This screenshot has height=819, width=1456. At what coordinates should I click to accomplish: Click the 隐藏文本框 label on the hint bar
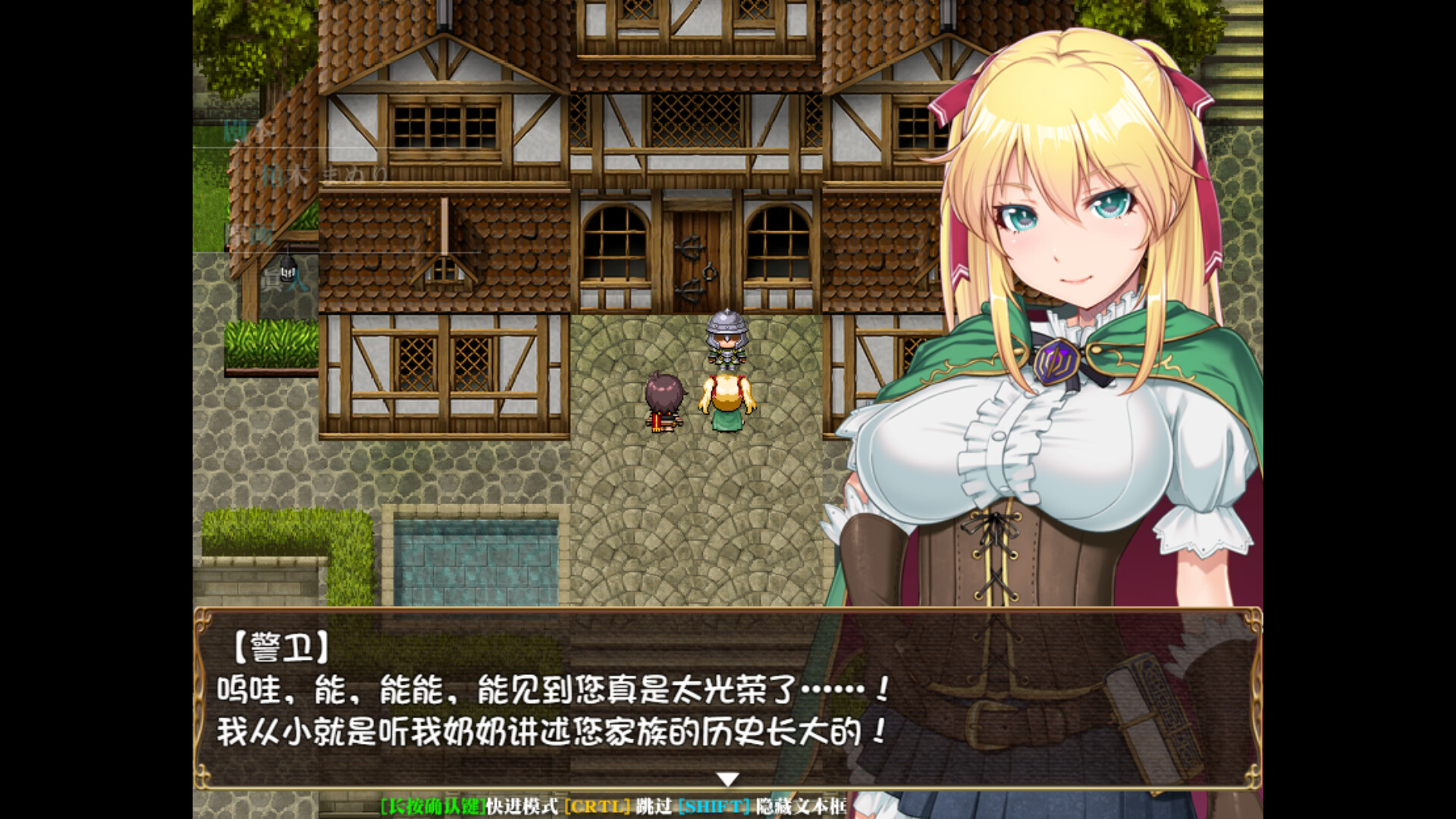coord(802,808)
